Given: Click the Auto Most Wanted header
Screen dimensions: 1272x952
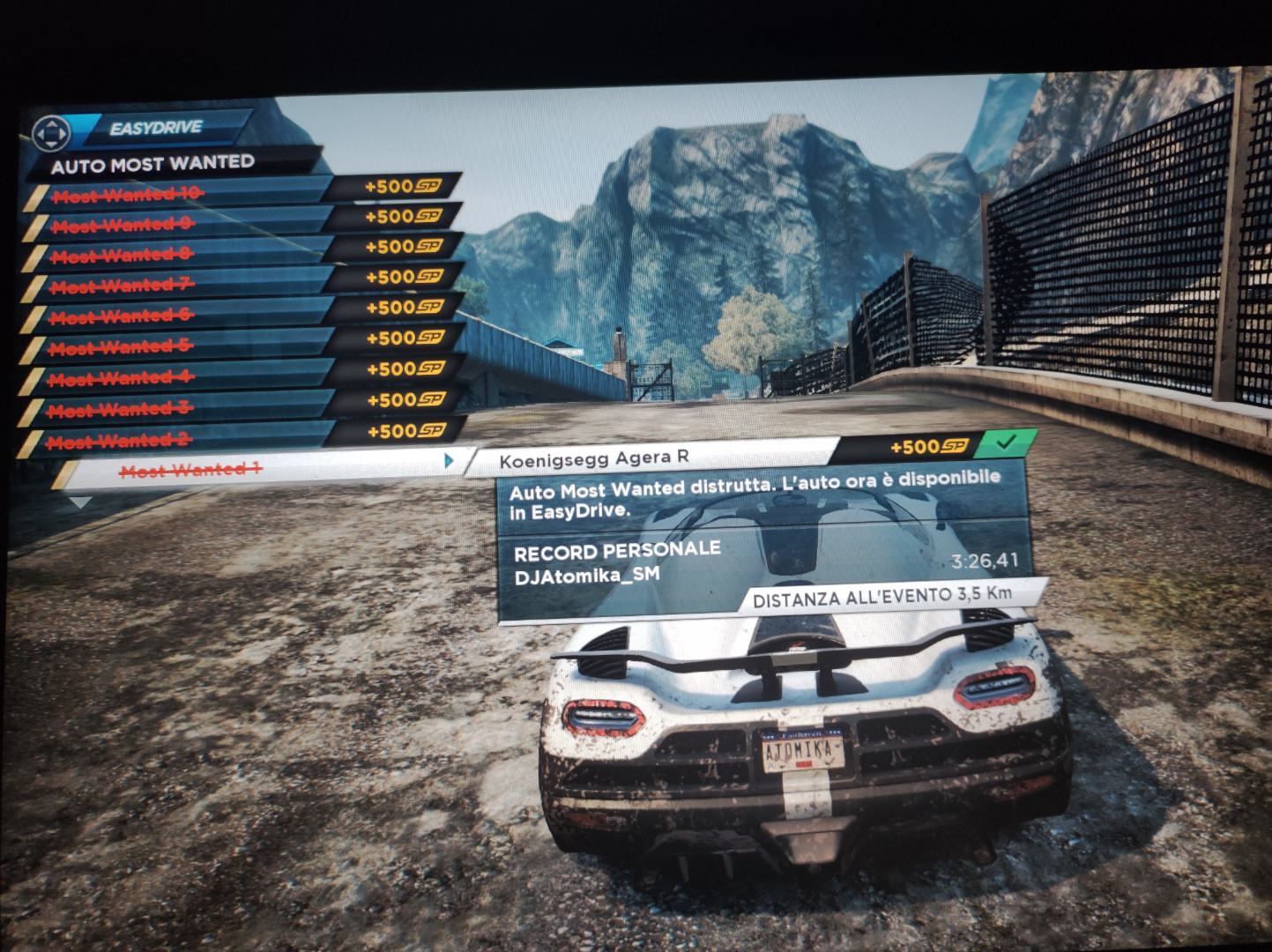Looking at the screenshot, I should coord(153,164).
